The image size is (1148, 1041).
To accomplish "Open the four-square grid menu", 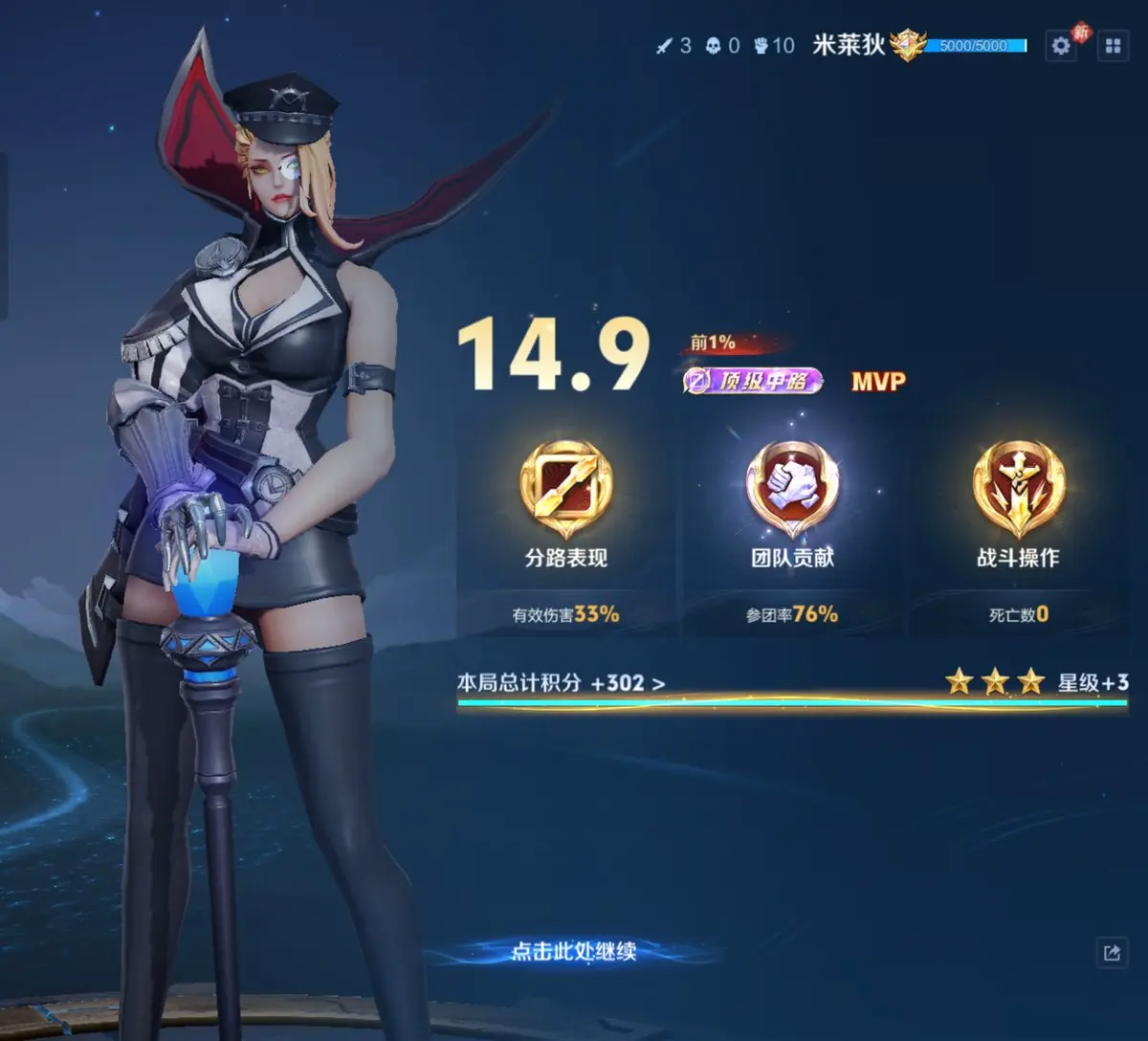I will pyautogui.click(x=1113, y=46).
